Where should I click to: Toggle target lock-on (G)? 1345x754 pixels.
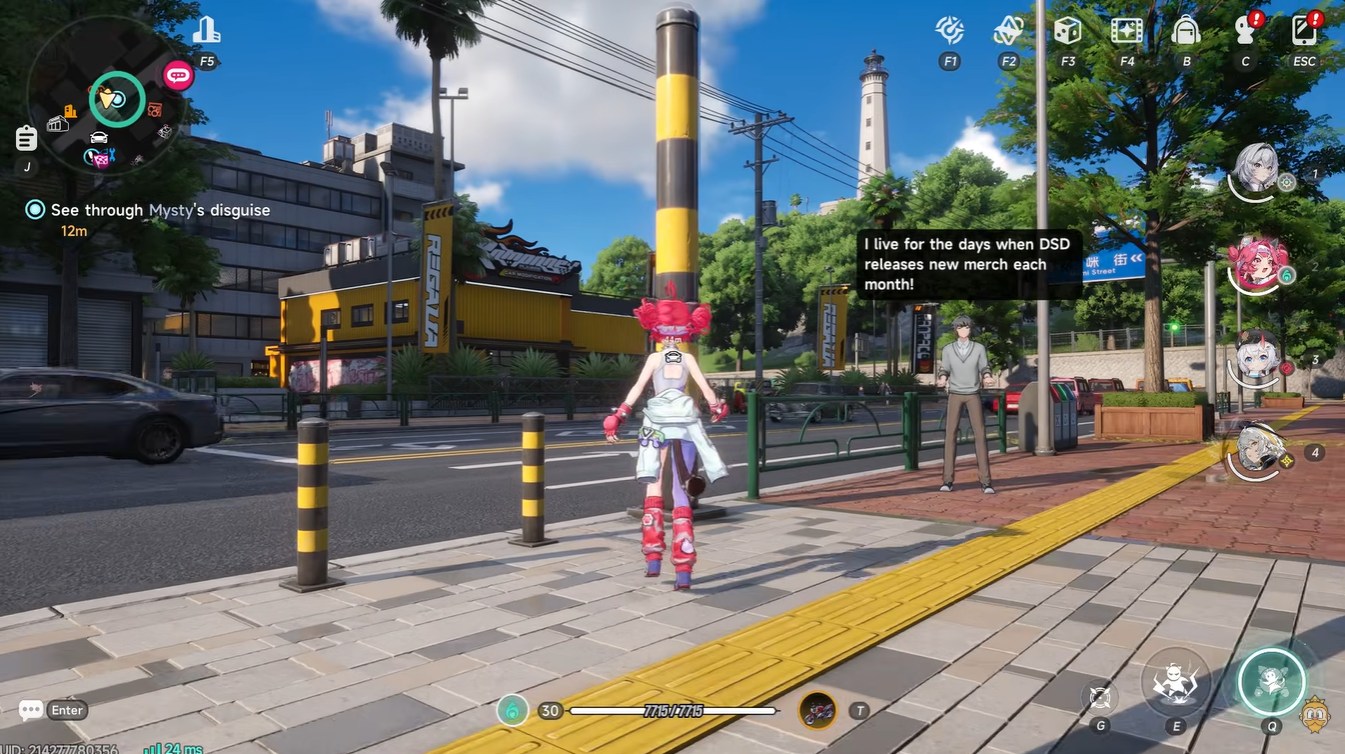tap(1098, 696)
